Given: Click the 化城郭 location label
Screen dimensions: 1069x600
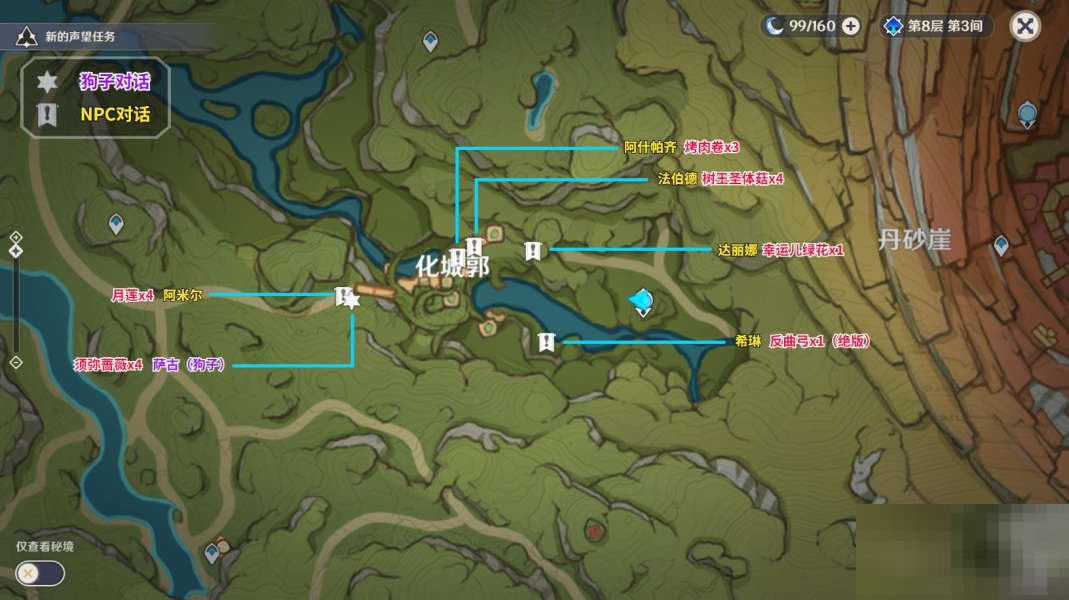Looking at the screenshot, I should [x=452, y=267].
